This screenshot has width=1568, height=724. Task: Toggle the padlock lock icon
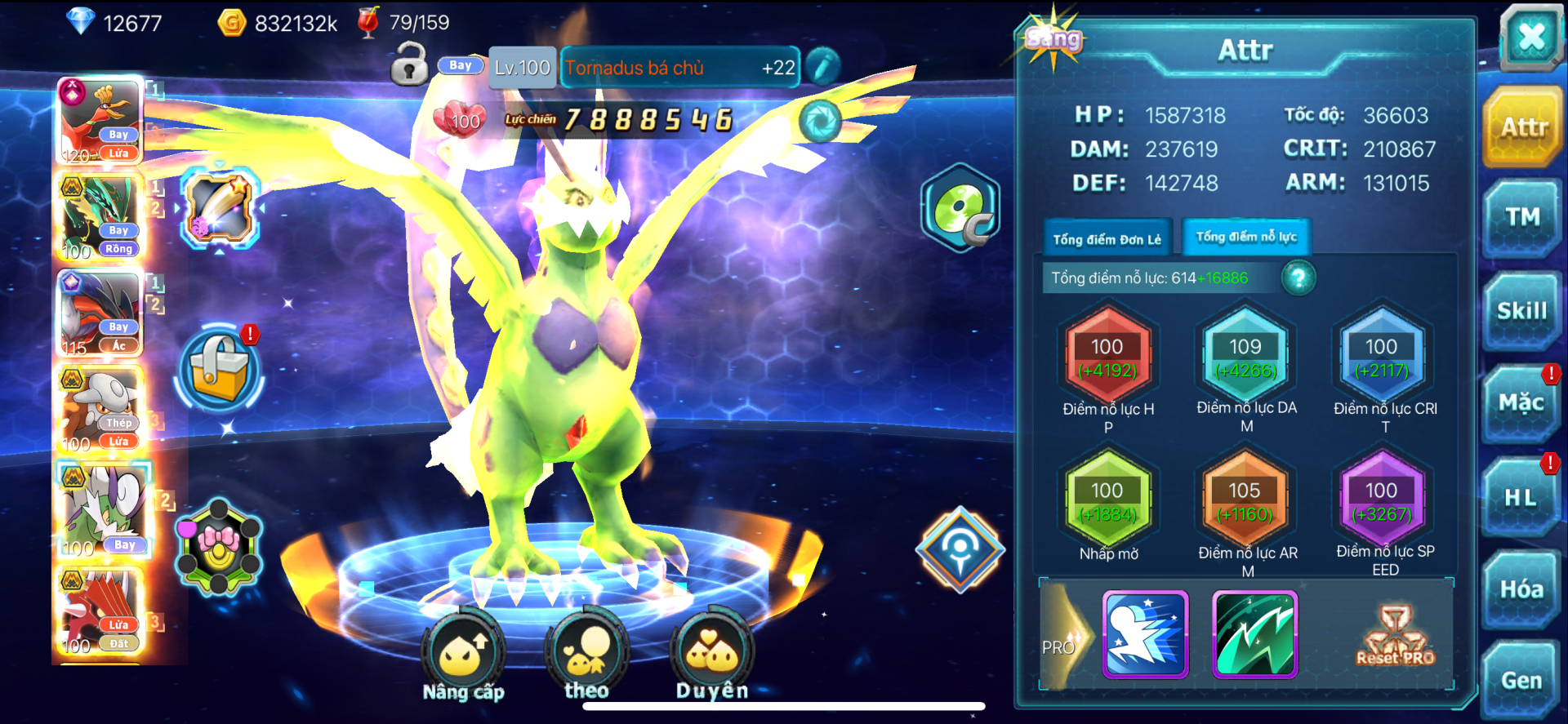point(409,65)
